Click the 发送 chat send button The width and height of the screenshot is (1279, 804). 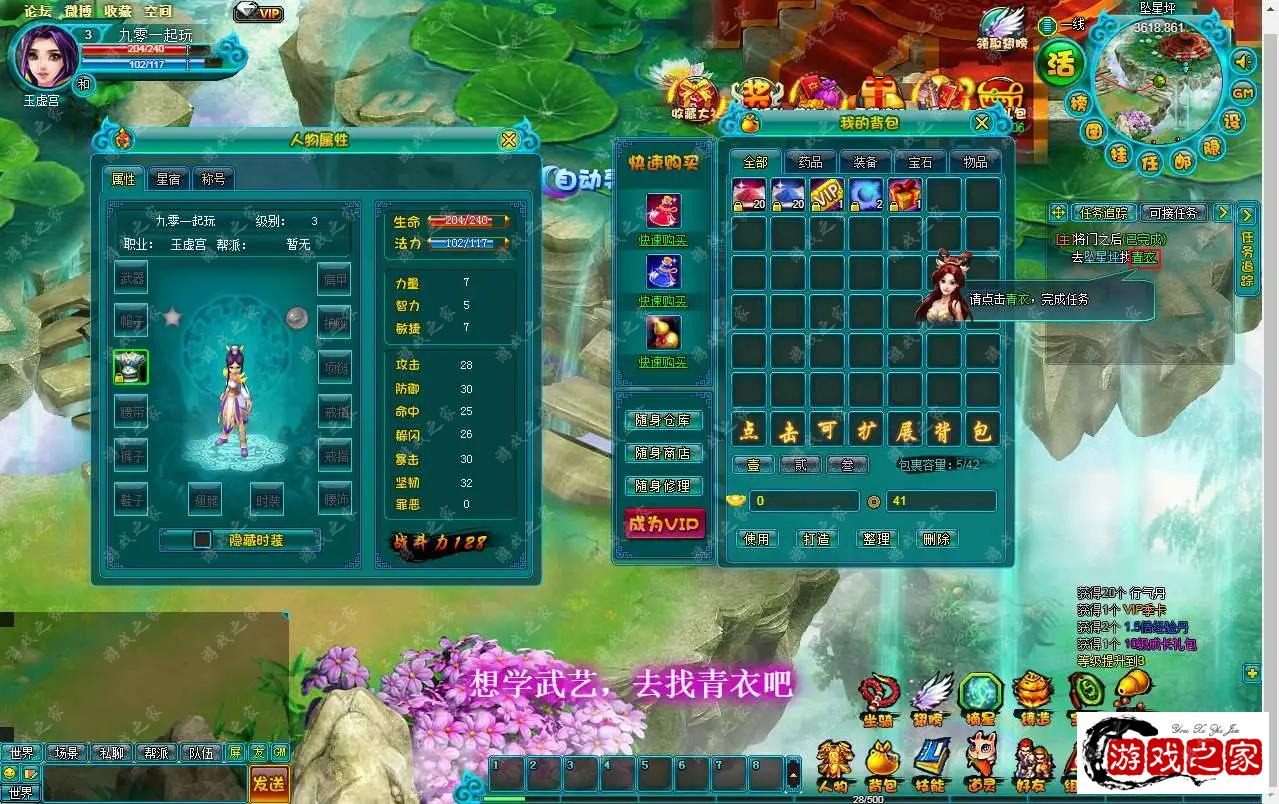(x=269, y=782)
